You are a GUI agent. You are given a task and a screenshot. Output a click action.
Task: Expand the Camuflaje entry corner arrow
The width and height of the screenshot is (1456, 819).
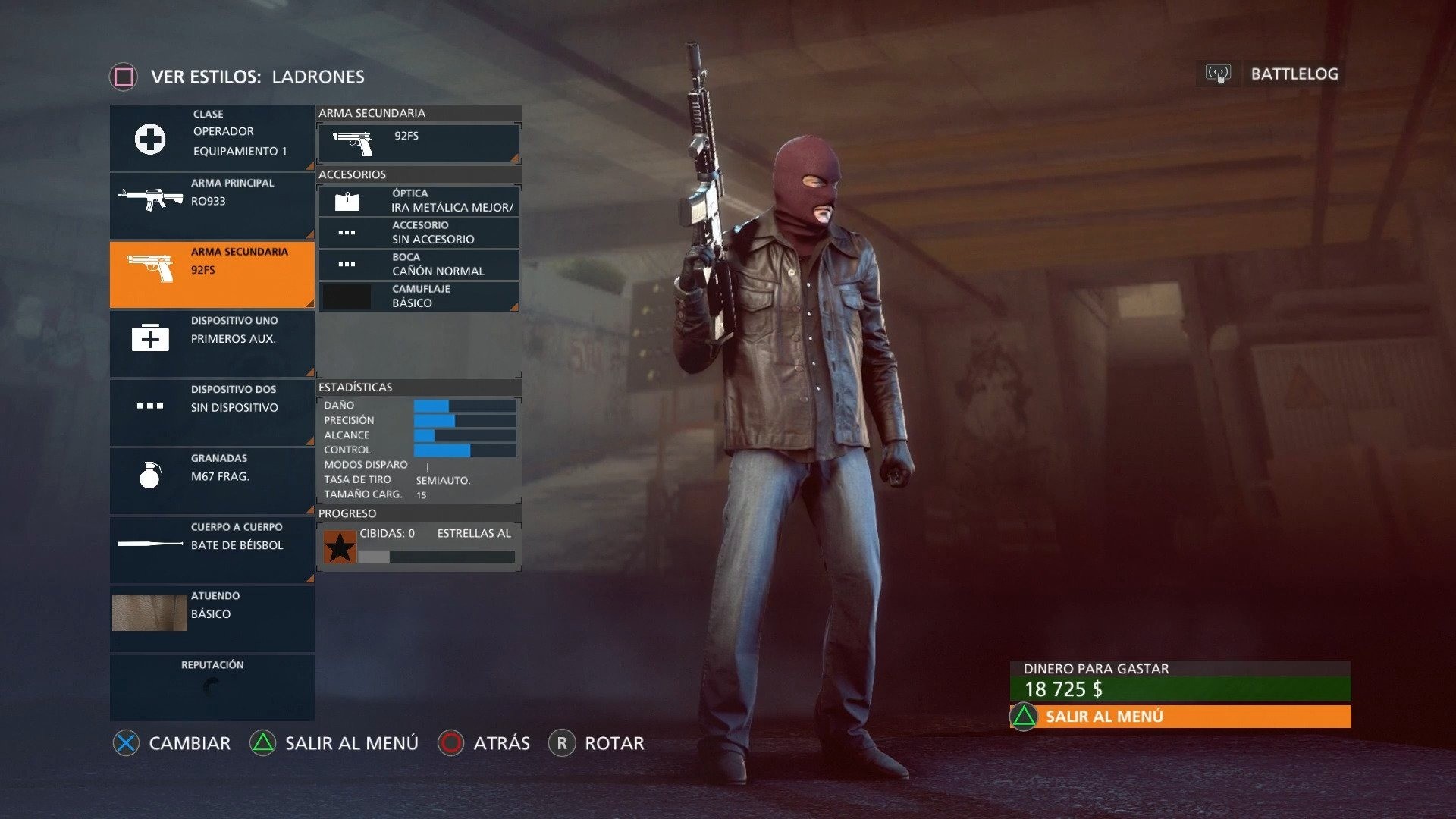(516, 308)
